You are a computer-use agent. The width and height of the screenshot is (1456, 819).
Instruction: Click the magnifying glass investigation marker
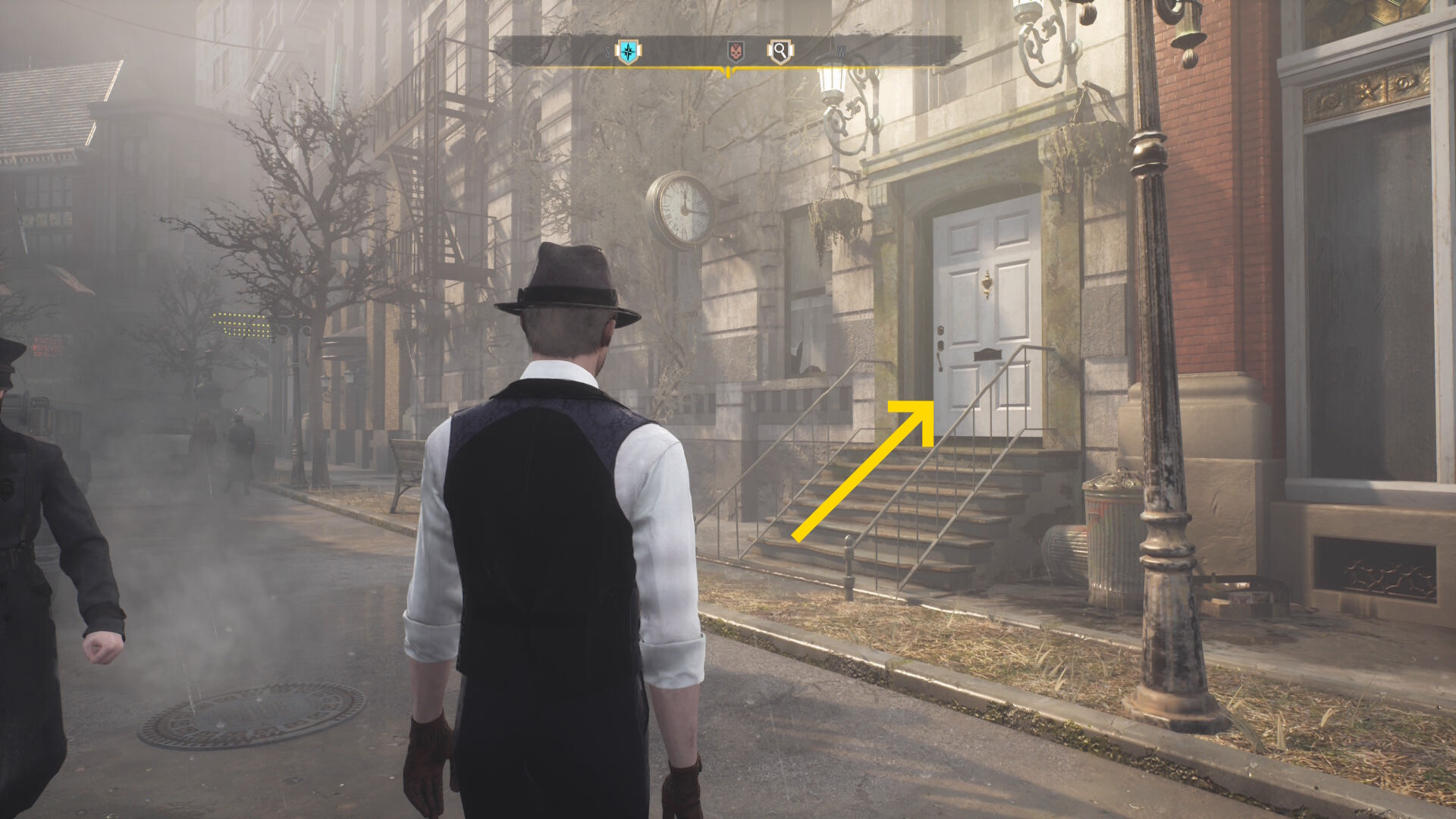click(x=780, y=52)
